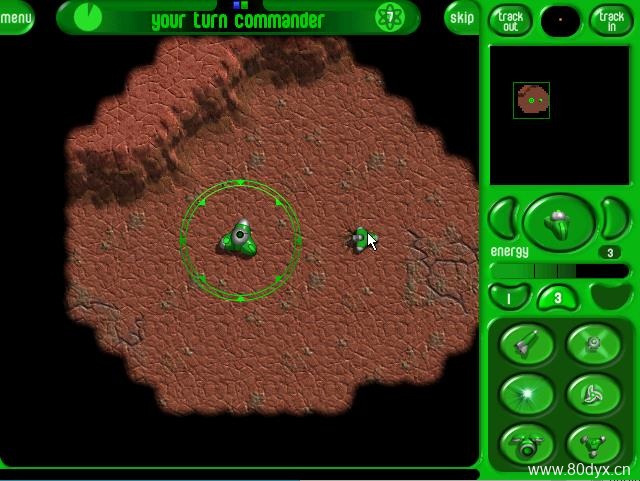
Task: Select the three-pronged unit build icon
Action: click(x=594, y=443)
